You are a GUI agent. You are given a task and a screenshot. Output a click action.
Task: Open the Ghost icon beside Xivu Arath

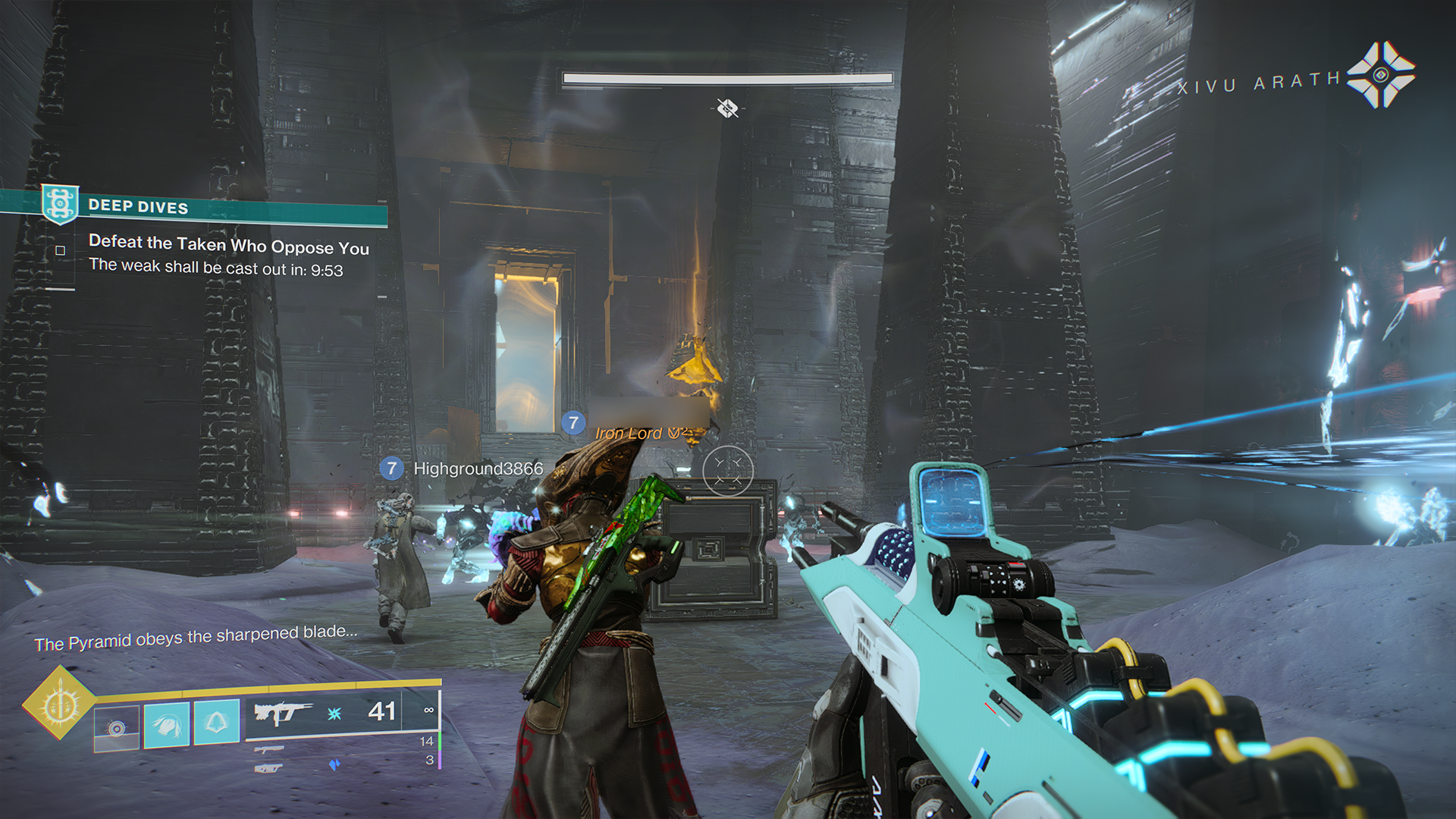point(1380,75)
